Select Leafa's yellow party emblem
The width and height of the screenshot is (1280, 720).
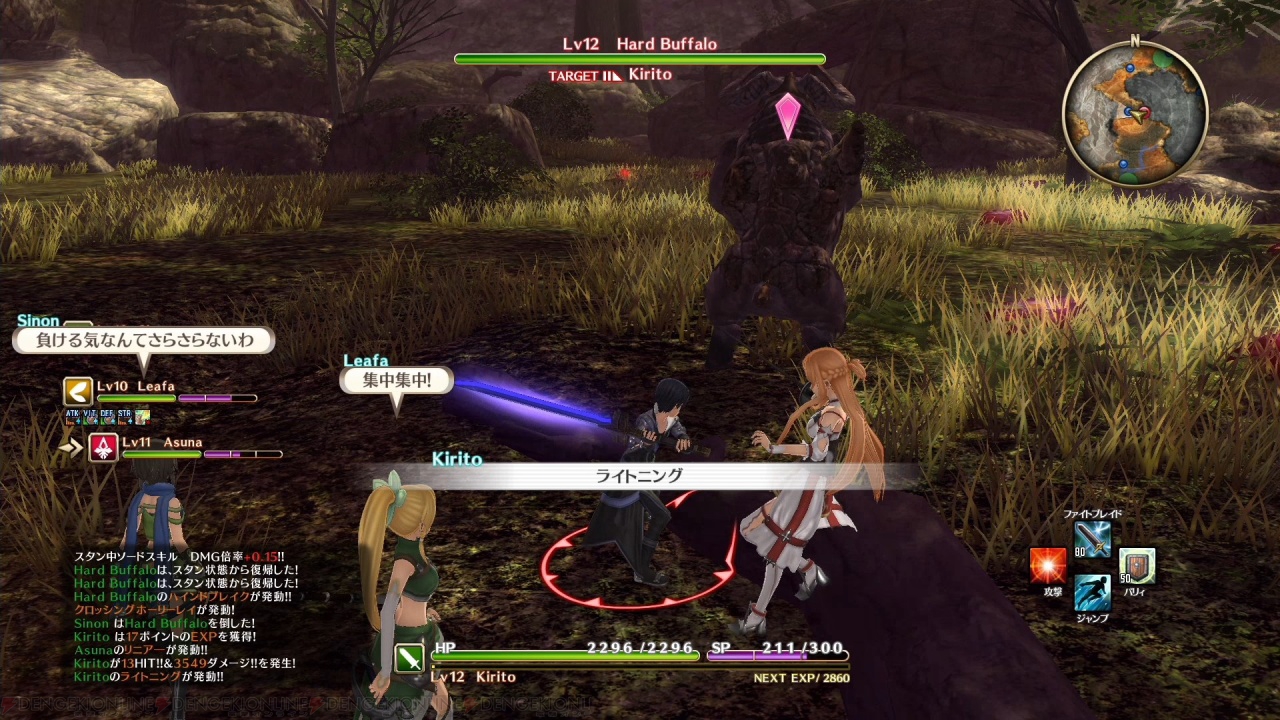tap(77, 390)
